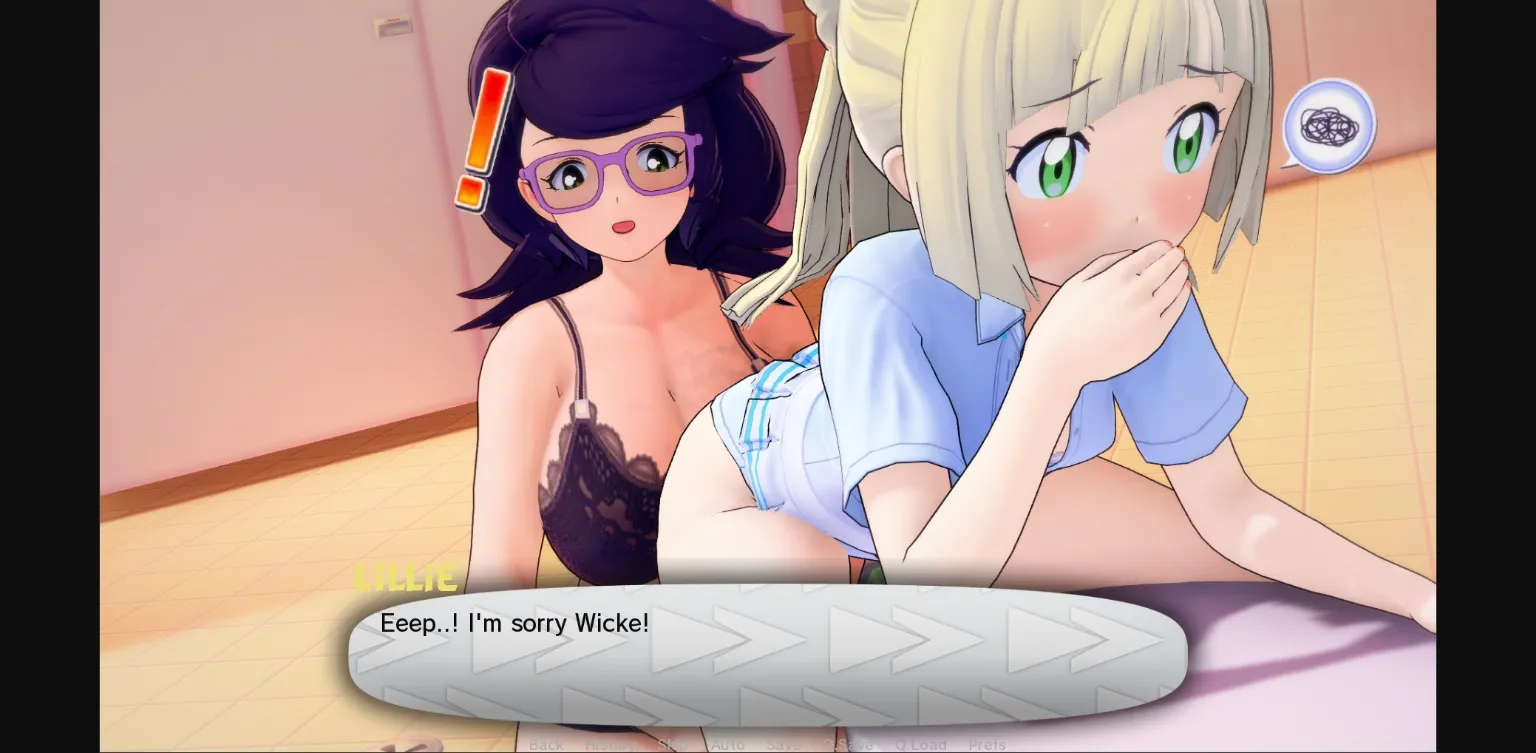Image resolution: width=1536 pixels, height=753 pixels.
Task: Enable Skip mode from the quick menu
Action: coord(672,744)
